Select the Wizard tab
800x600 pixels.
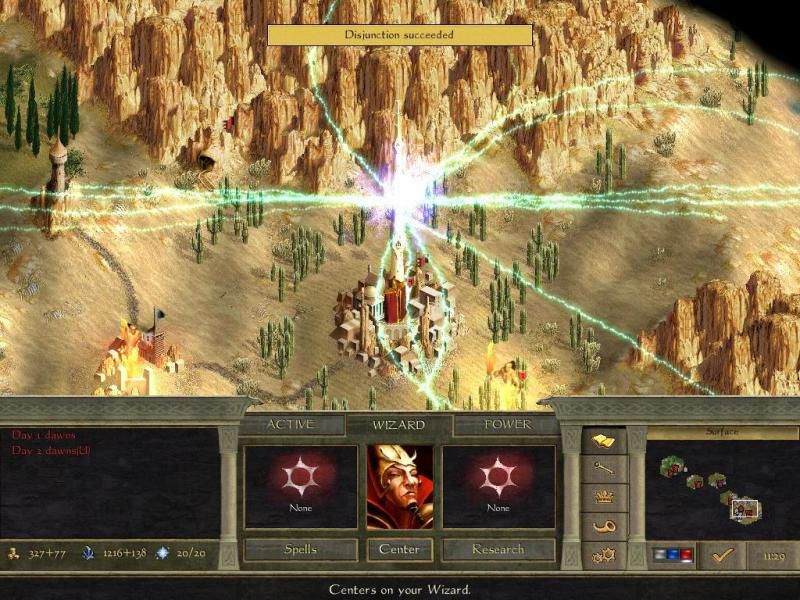pos(399,425)
